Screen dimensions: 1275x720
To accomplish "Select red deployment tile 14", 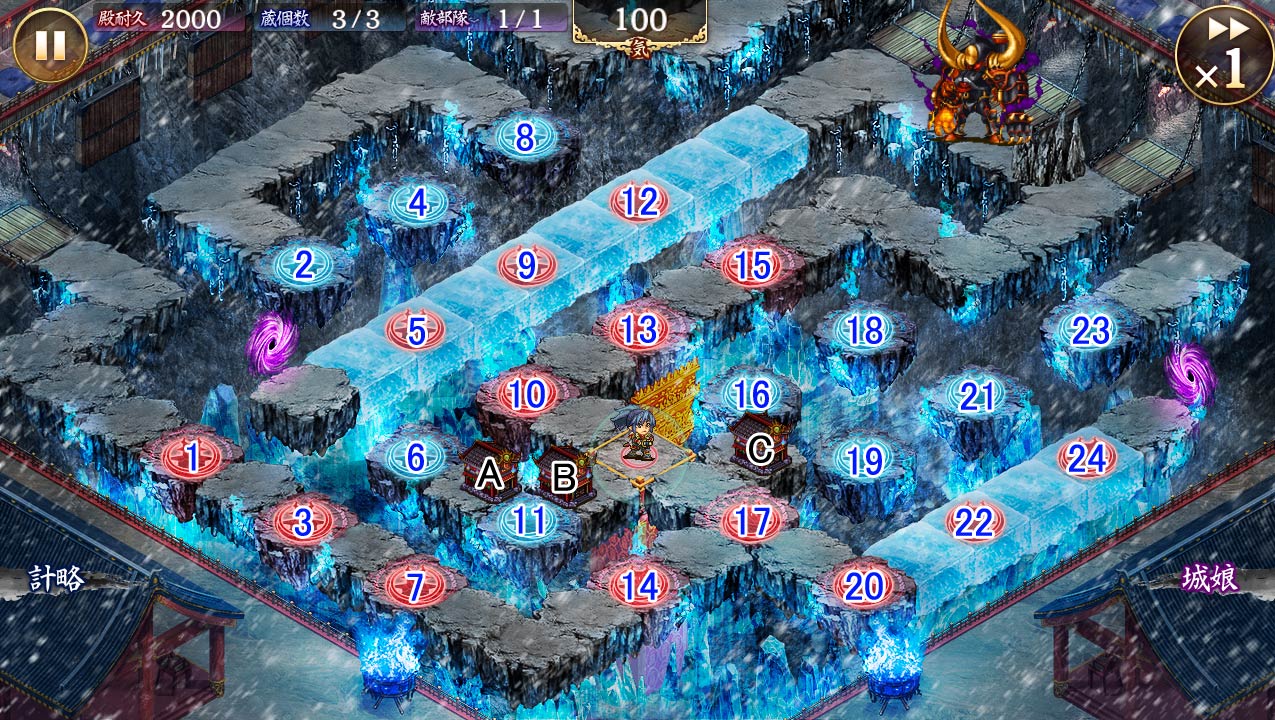I will [x=639, y=586].
